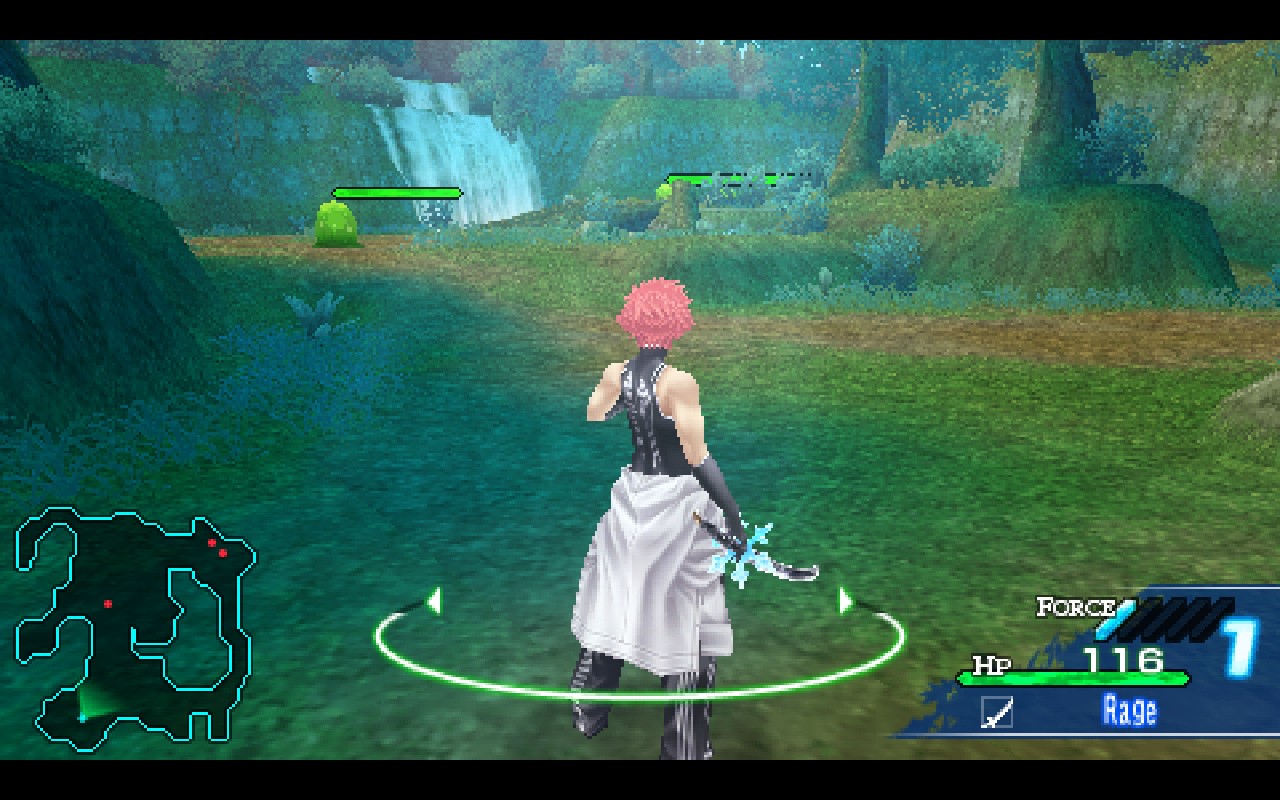Select the Rage skill label
Viewport: 1280px width, 800px height.
click(x=1129, y=711)
